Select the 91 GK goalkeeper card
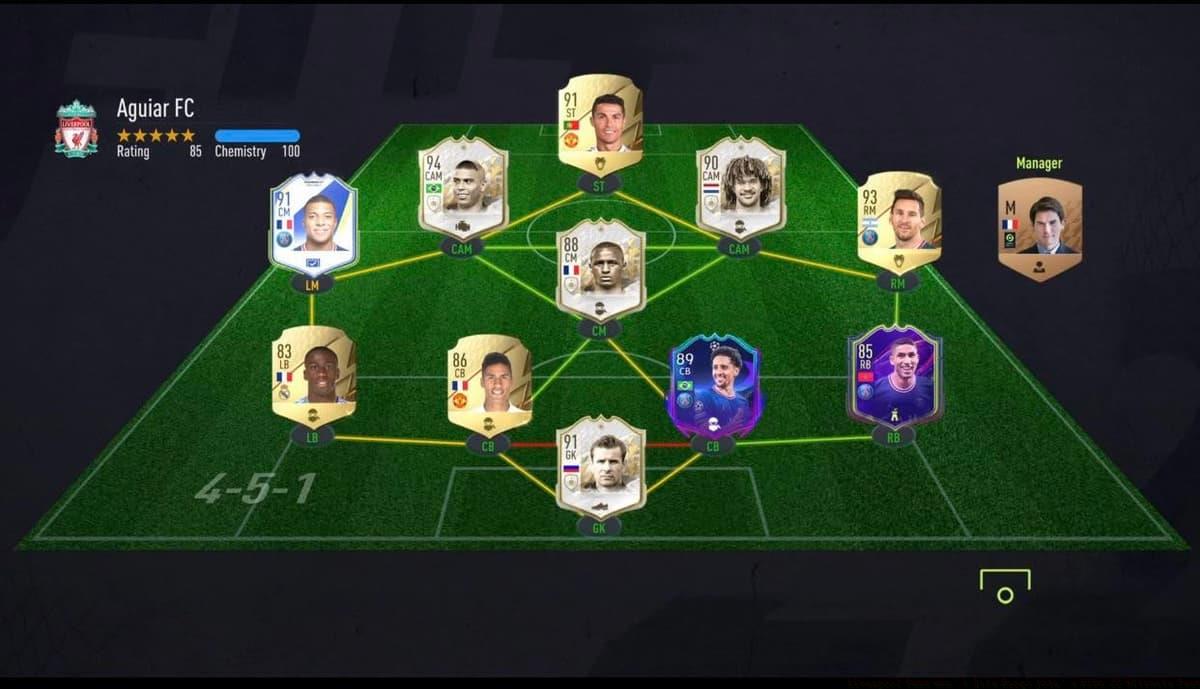Screen dimensions: 1200x689 [x=600, y=465]
